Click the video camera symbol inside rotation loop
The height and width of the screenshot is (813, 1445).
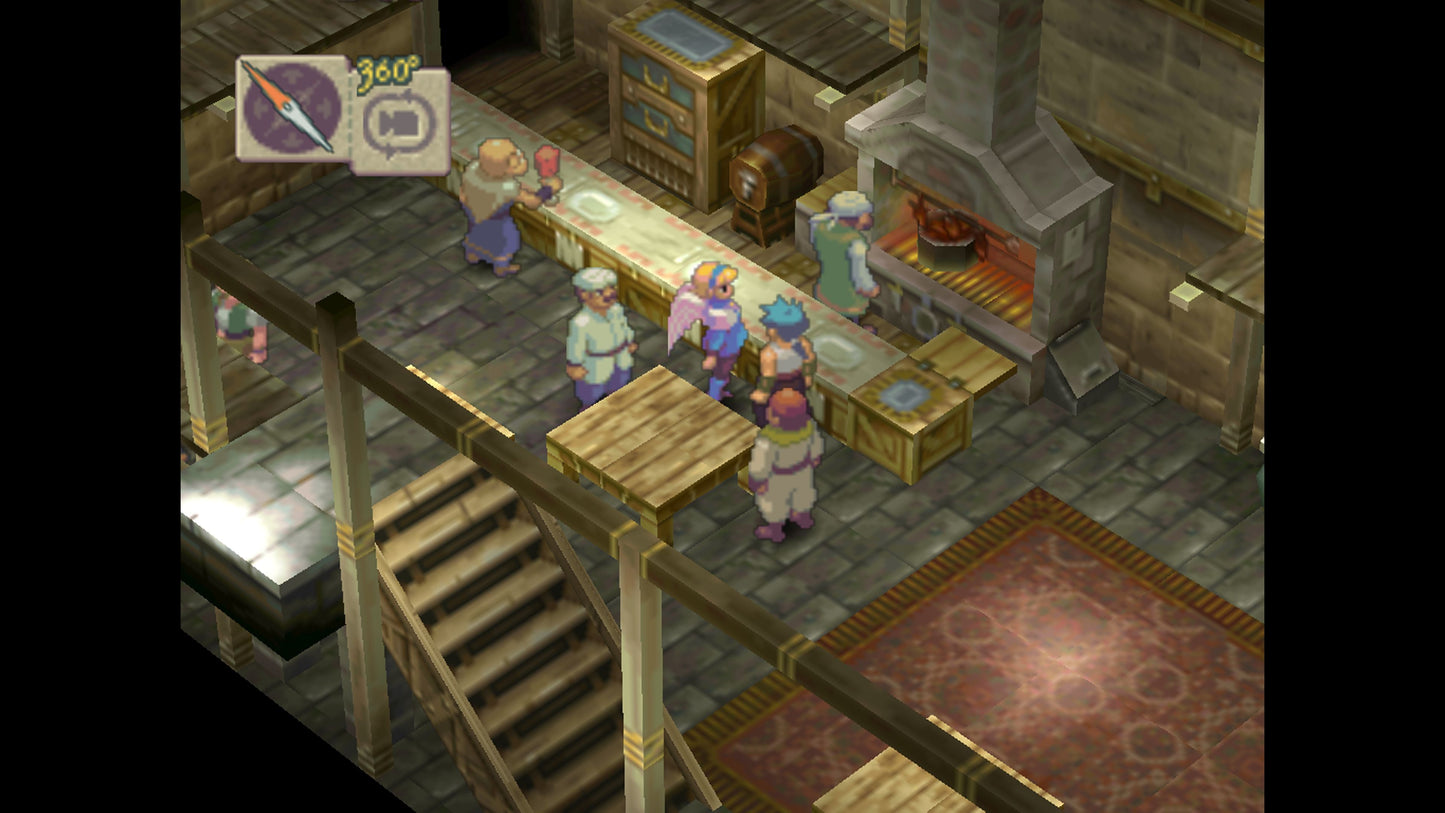tap(398, 122)
